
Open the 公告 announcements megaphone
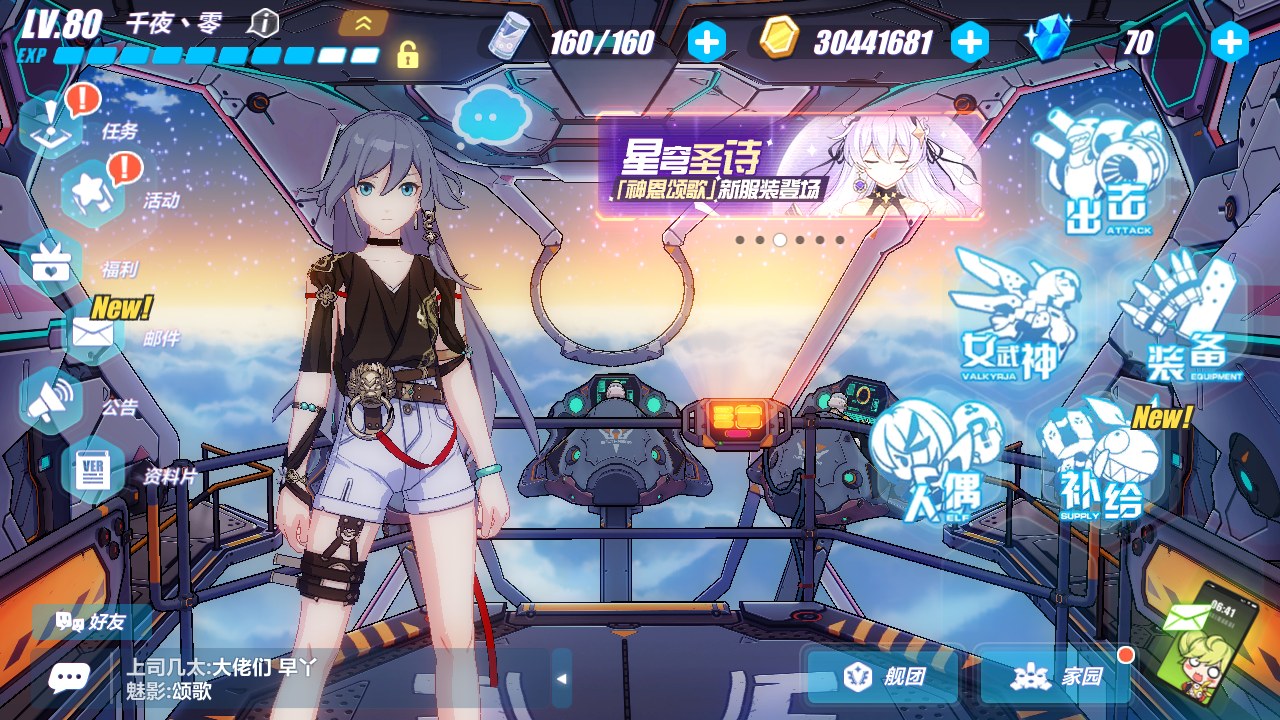point(52,402)
